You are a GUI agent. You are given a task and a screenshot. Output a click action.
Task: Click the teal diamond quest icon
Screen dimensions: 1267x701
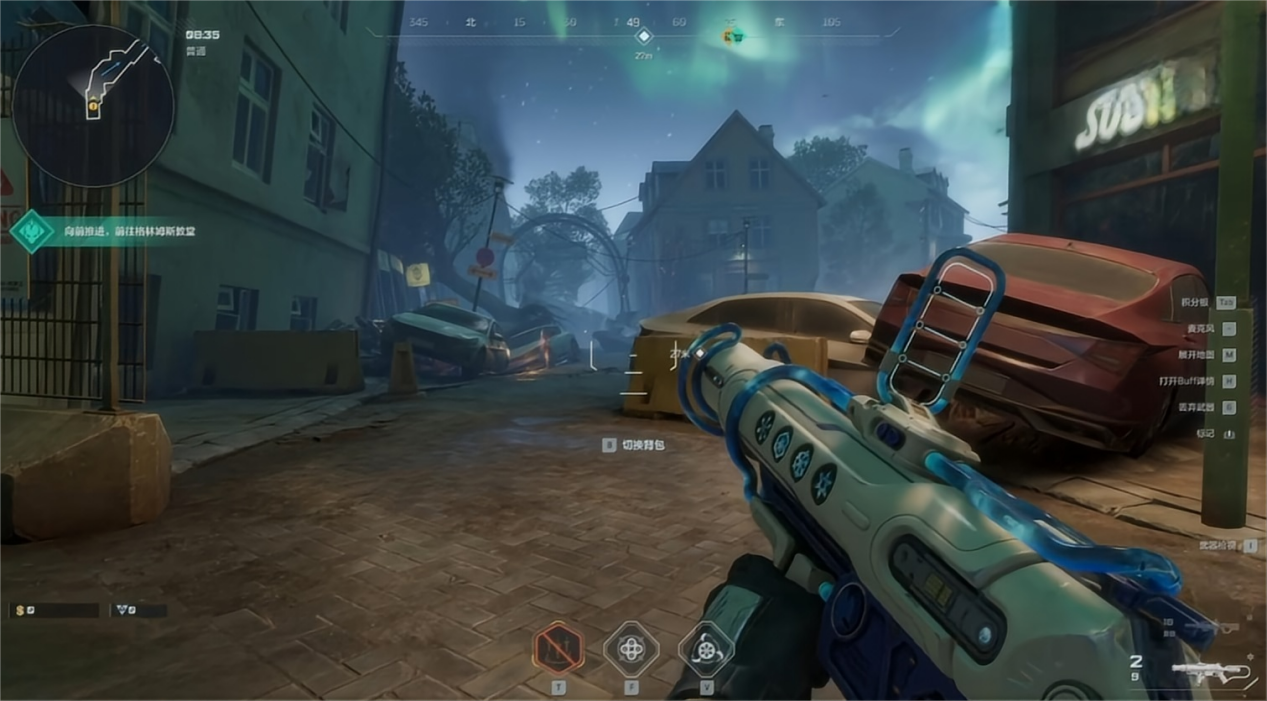32,231
